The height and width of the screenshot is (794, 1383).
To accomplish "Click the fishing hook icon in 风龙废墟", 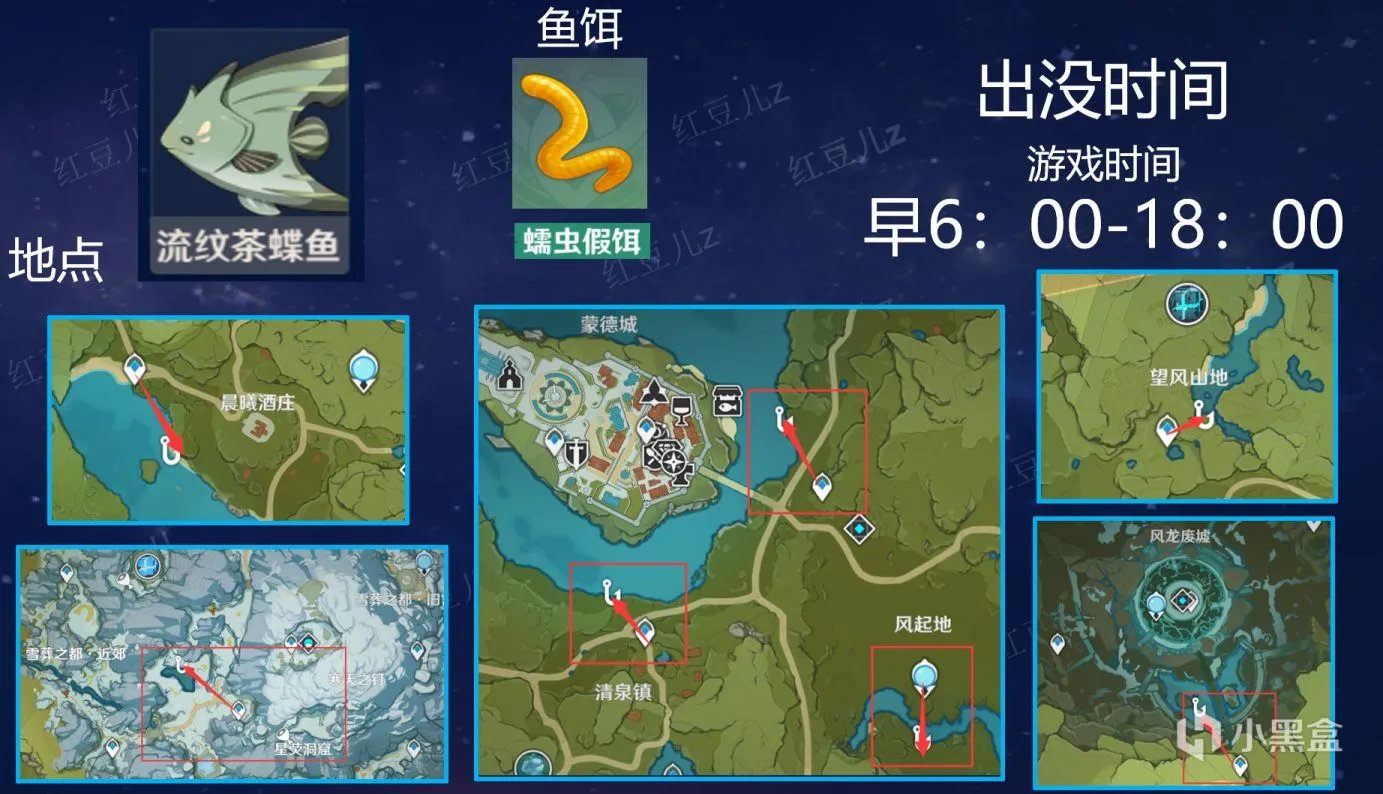I will point(1198,707).
